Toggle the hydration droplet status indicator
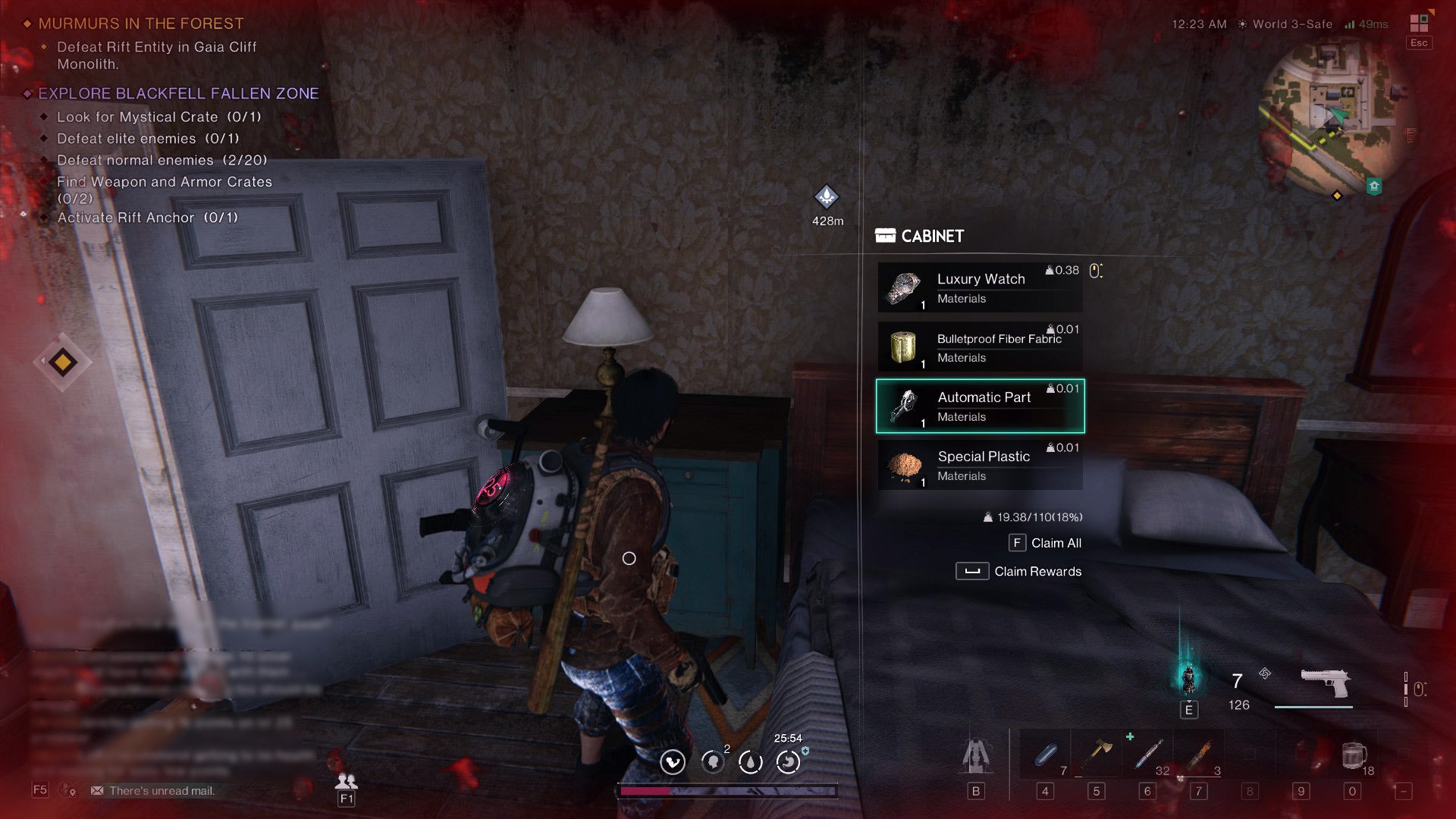The width and height of the screenshot is (1456, 819). tap(750, 763)
